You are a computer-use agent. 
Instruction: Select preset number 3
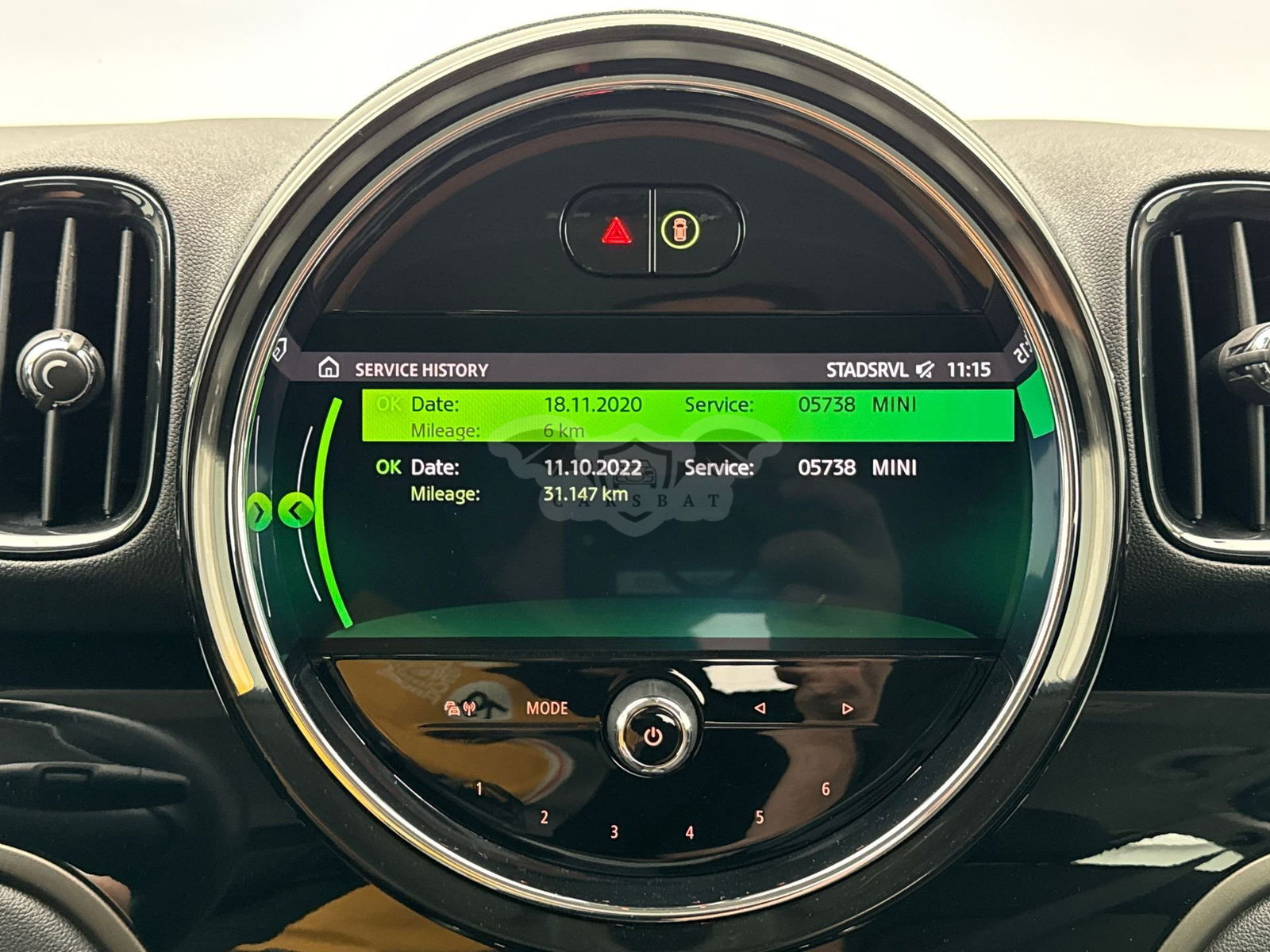pos(614,831)
